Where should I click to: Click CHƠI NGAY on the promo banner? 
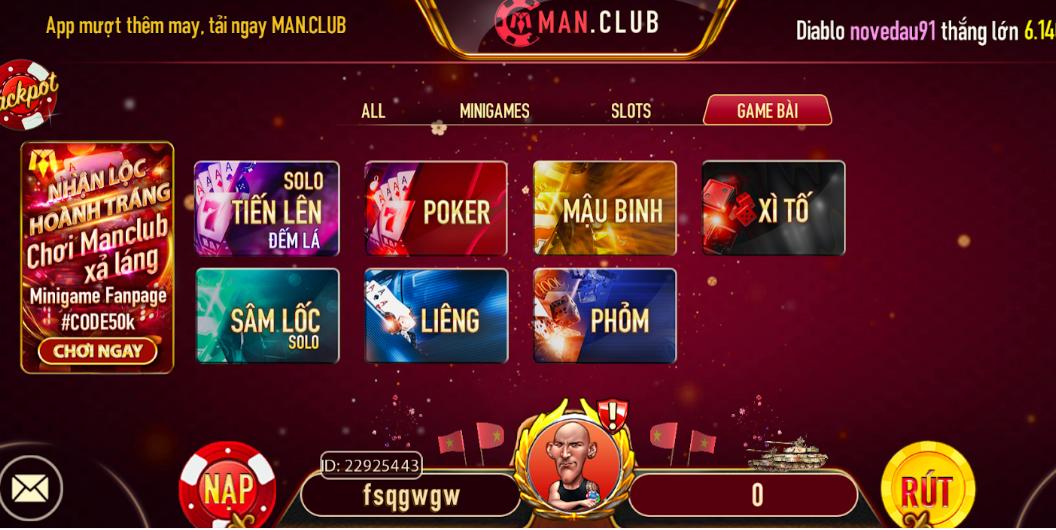coord(97,351)
